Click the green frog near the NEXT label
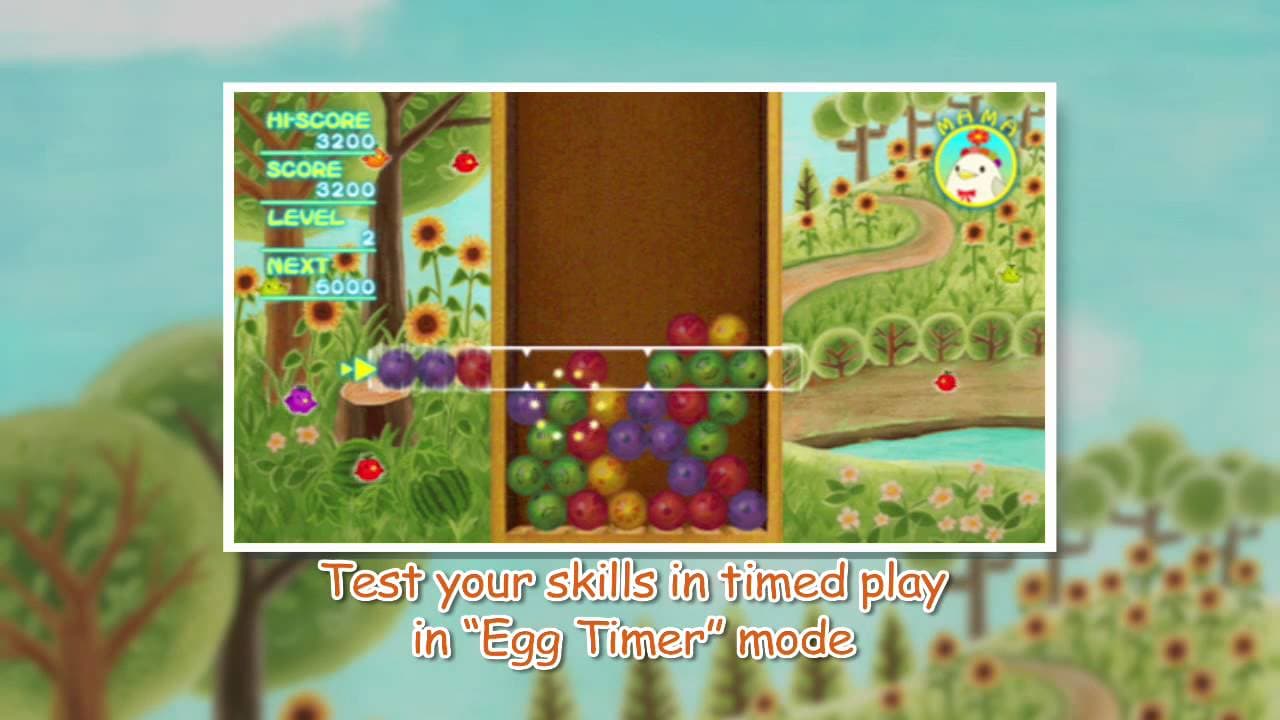 coord(271,288)
